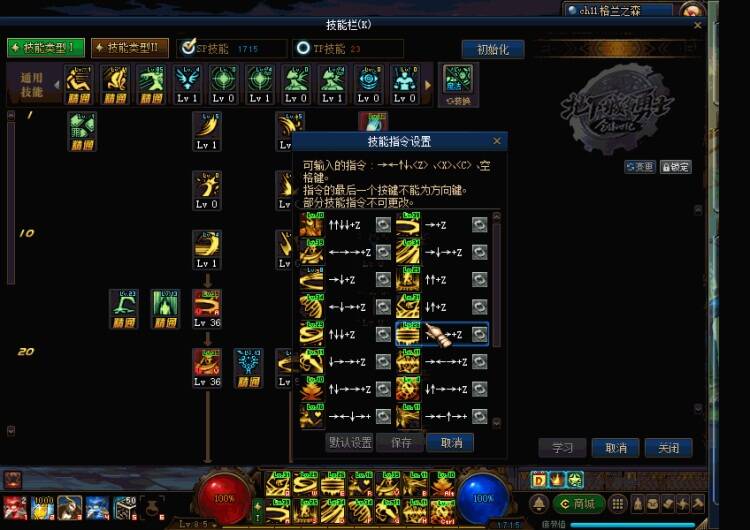Switch to the 技能类型I skill tab
This screenshot has height=530, width=750.
click(45, 48)
